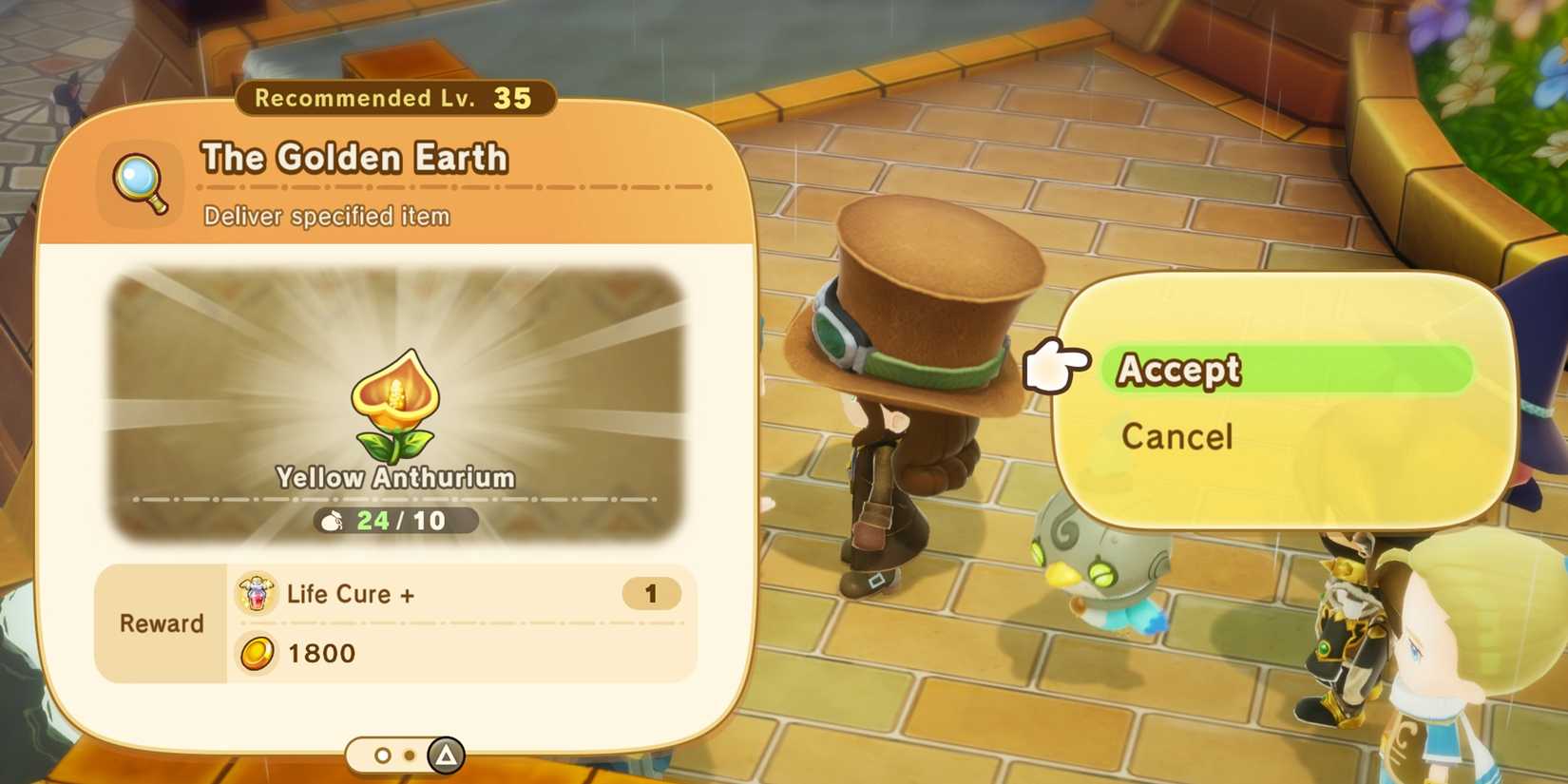The height and width of the screenshot is (784, 1568).
Task: Cancel the quest offer
Action: tap(1176, 436)
